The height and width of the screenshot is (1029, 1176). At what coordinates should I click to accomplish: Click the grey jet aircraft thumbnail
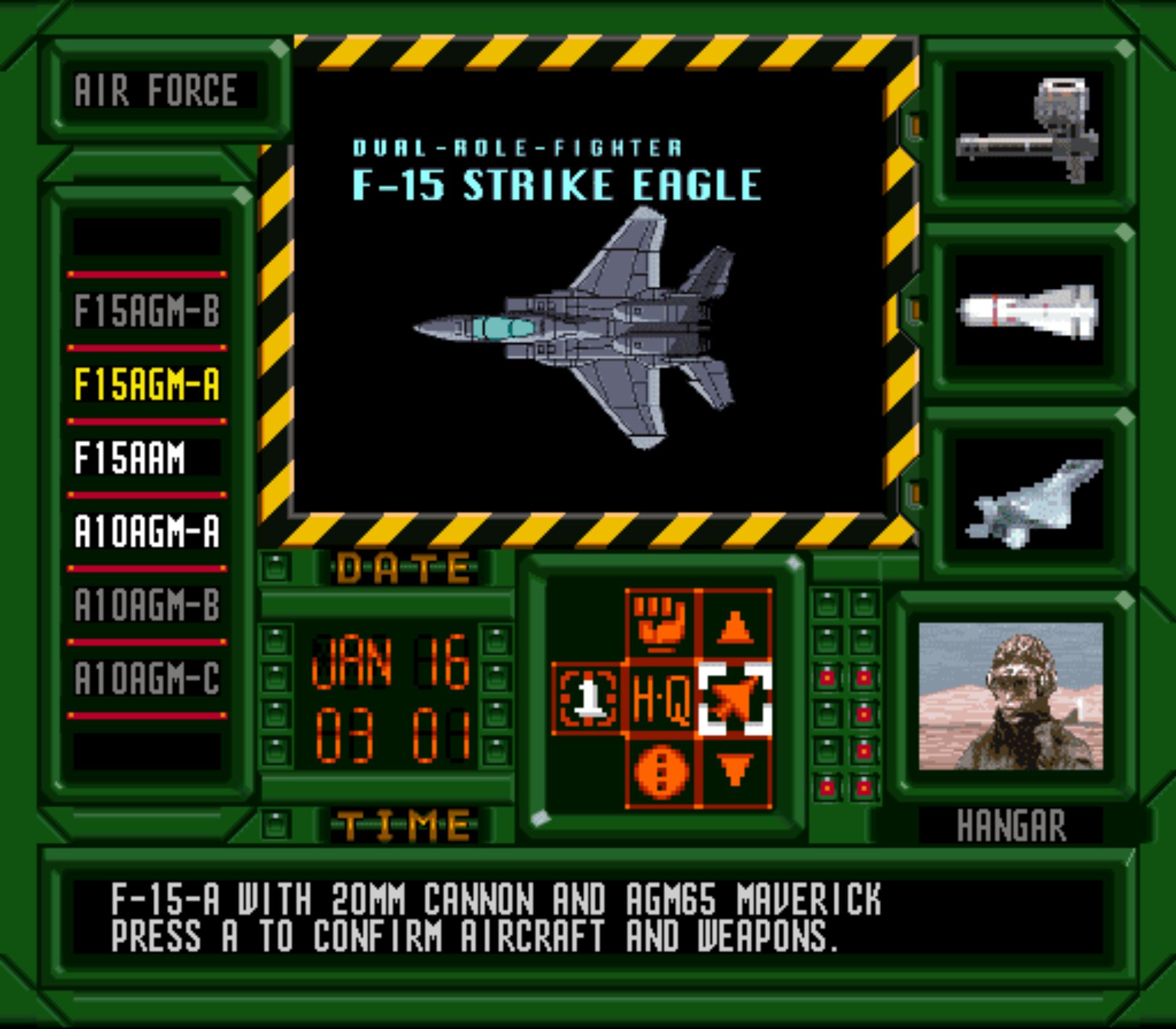tap(1028, 495)
